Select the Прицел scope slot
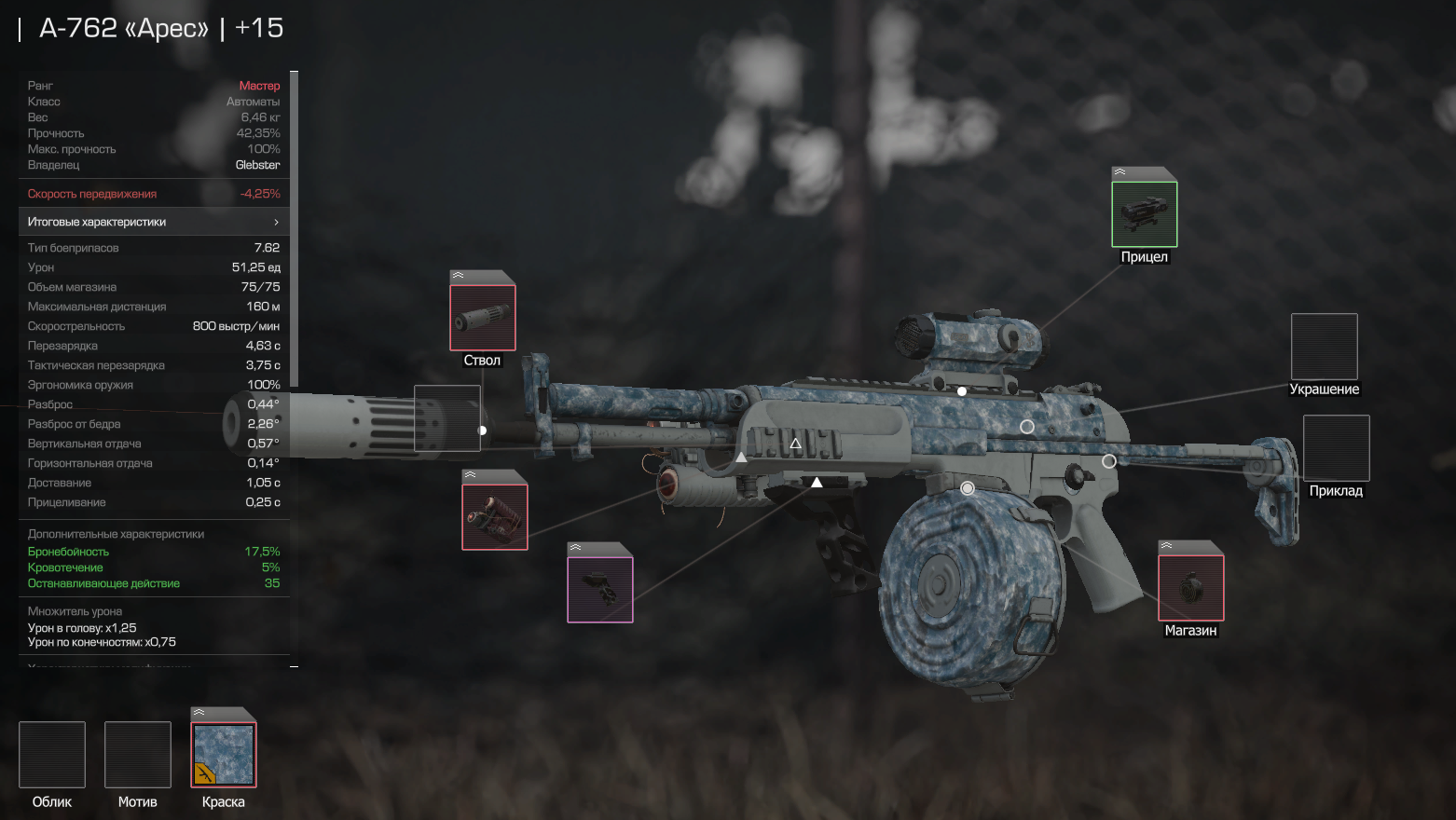The width and height of the screenshot is (1456, 820). pos(1144,214)
